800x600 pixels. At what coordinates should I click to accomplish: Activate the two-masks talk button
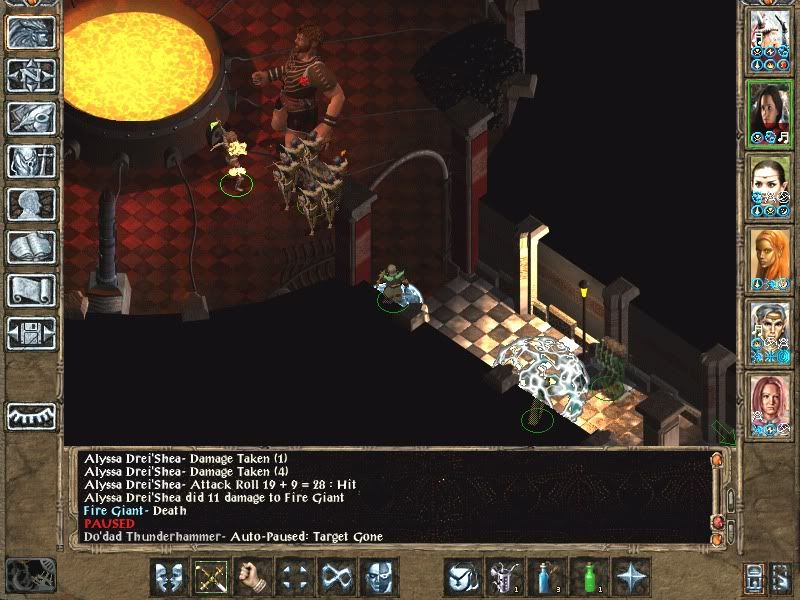pyautogui.click(x=169, y=577)
